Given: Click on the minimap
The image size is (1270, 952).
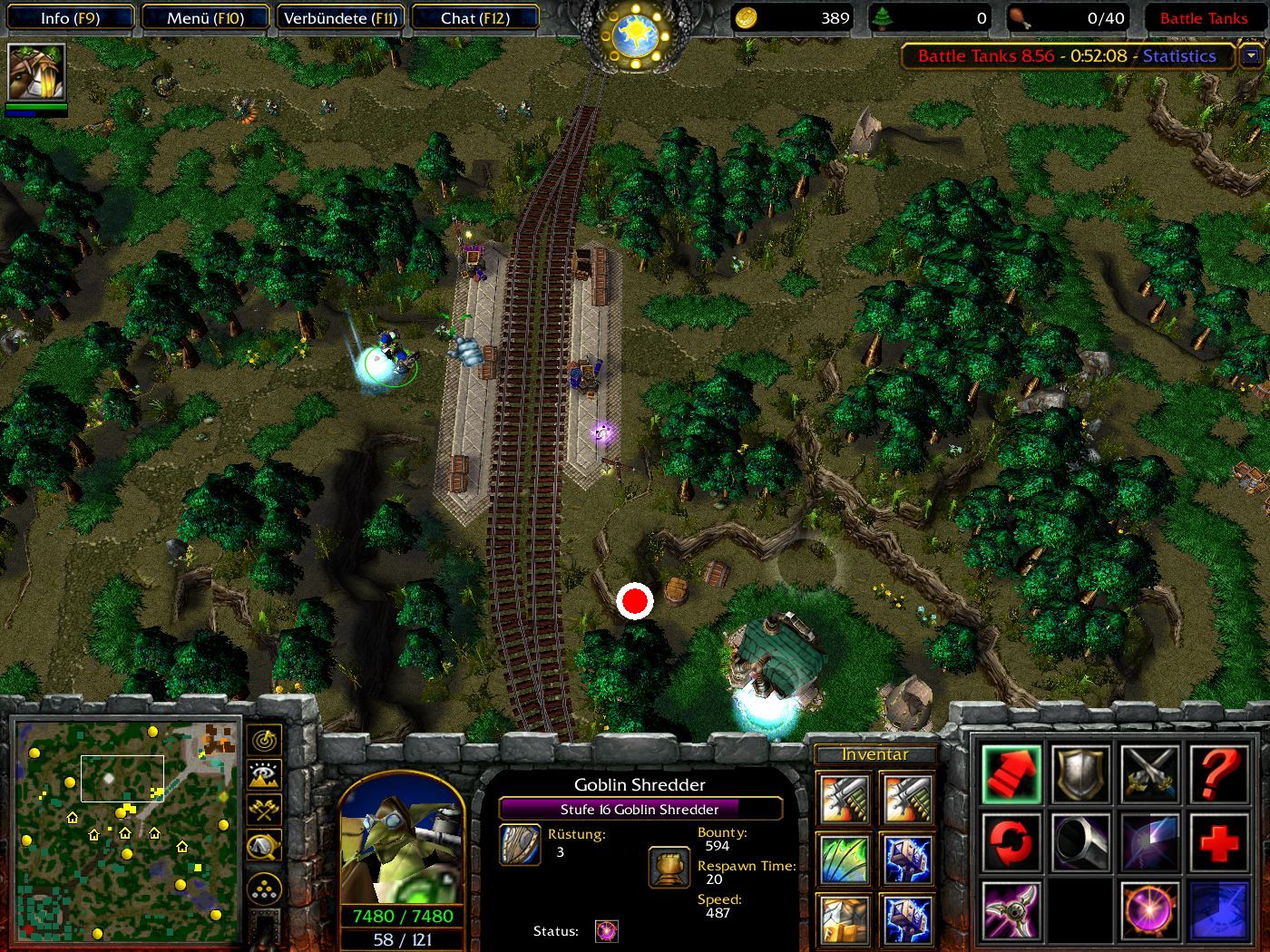Looking at the screenshot, I should coord(127,830).
